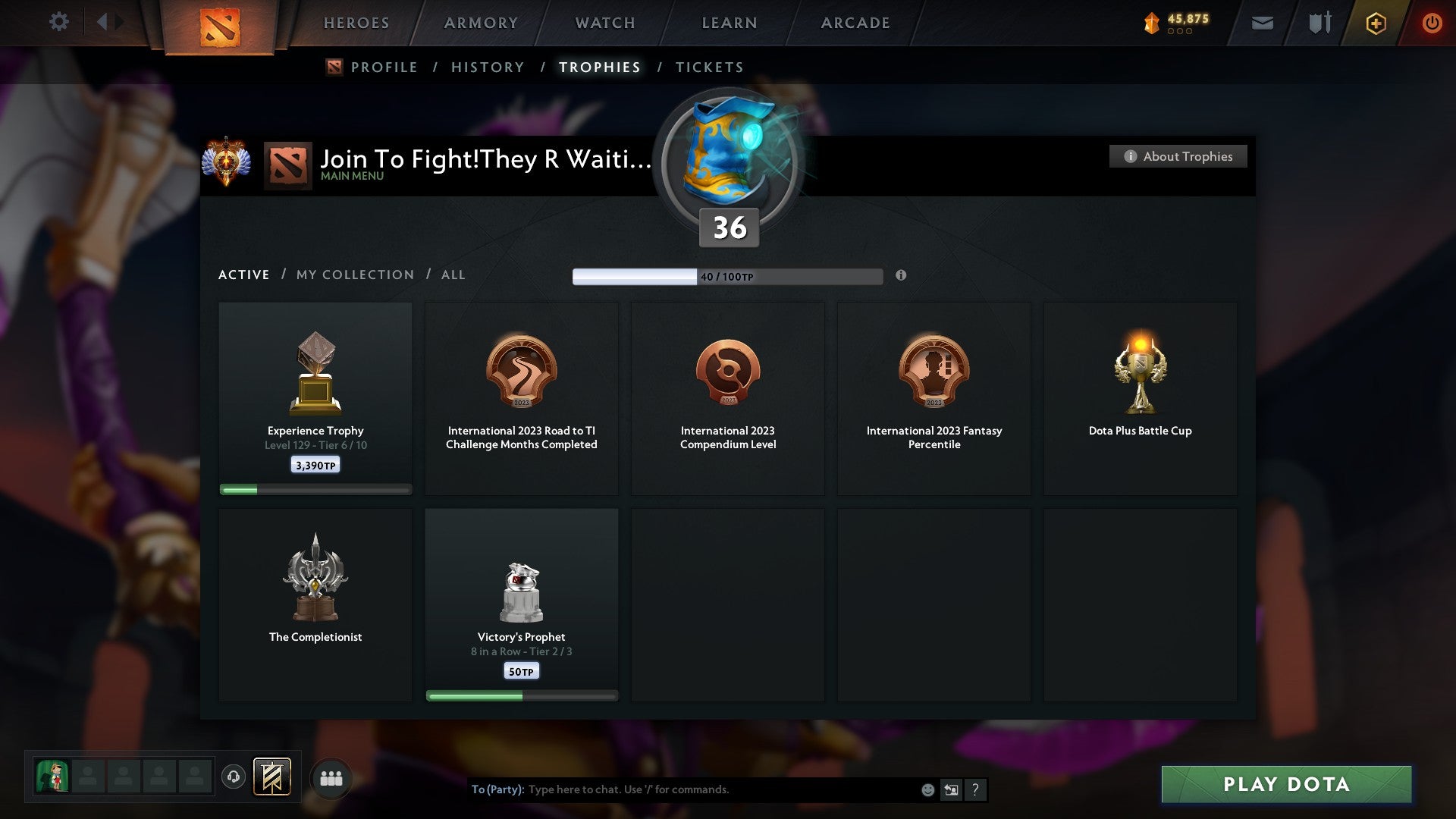
Task: Open the emoticon smiley in the chat bar
Action: pos(927,789)
